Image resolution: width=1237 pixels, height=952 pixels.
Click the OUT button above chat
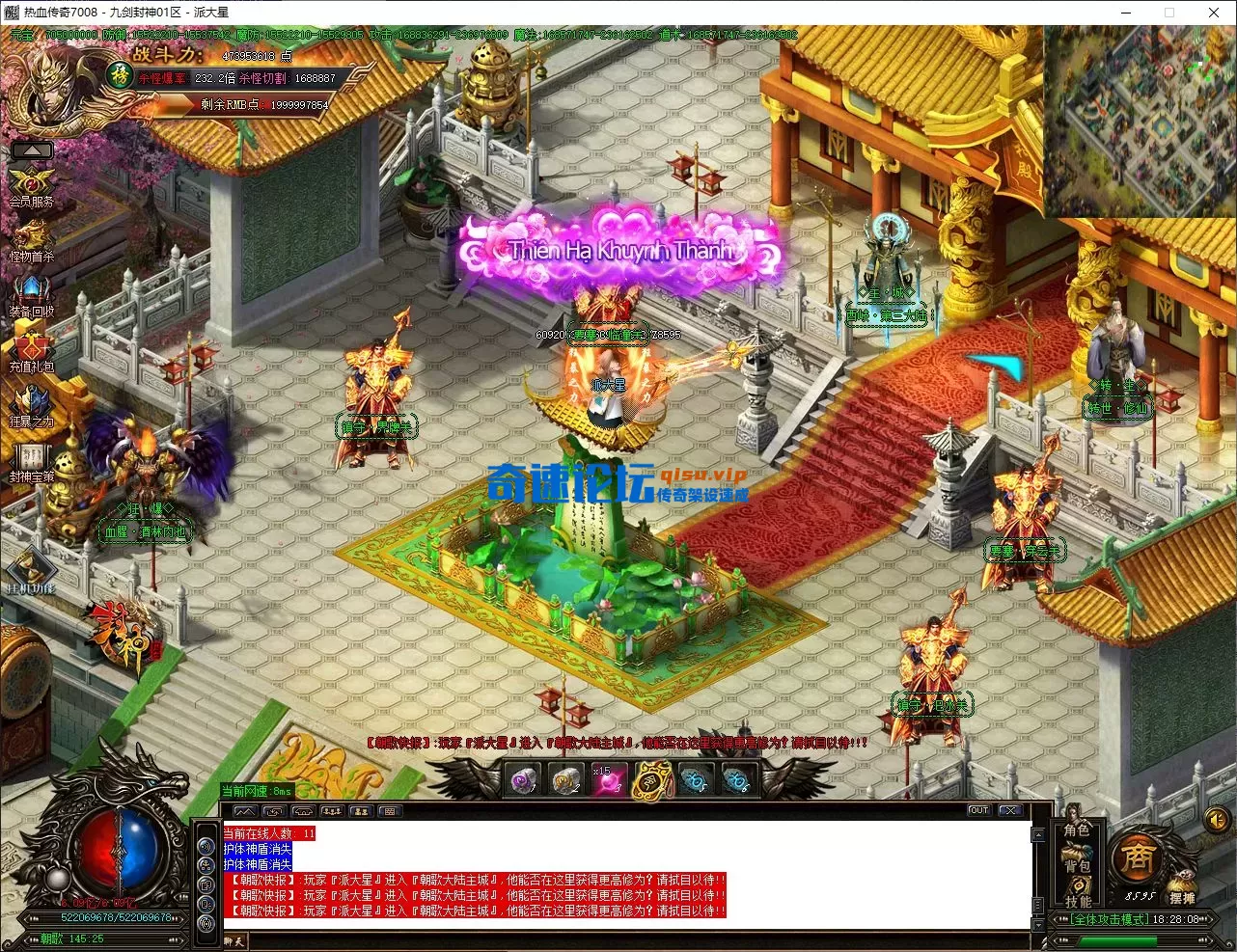(x=979, y=810)
